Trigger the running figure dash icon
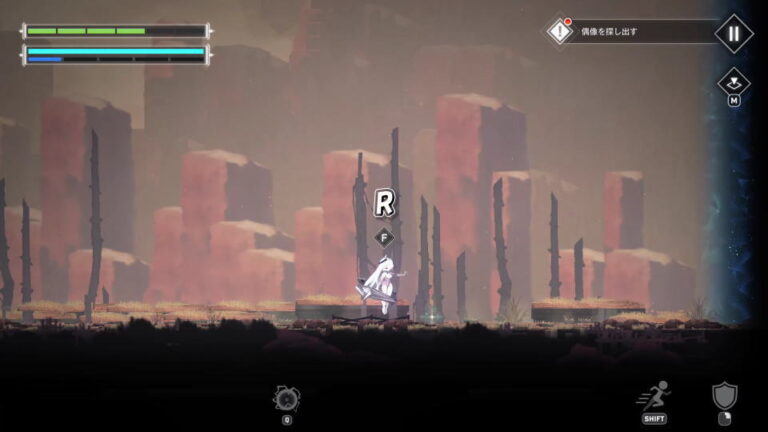This screenshot has width=768, height=432. tap(655, 396)
